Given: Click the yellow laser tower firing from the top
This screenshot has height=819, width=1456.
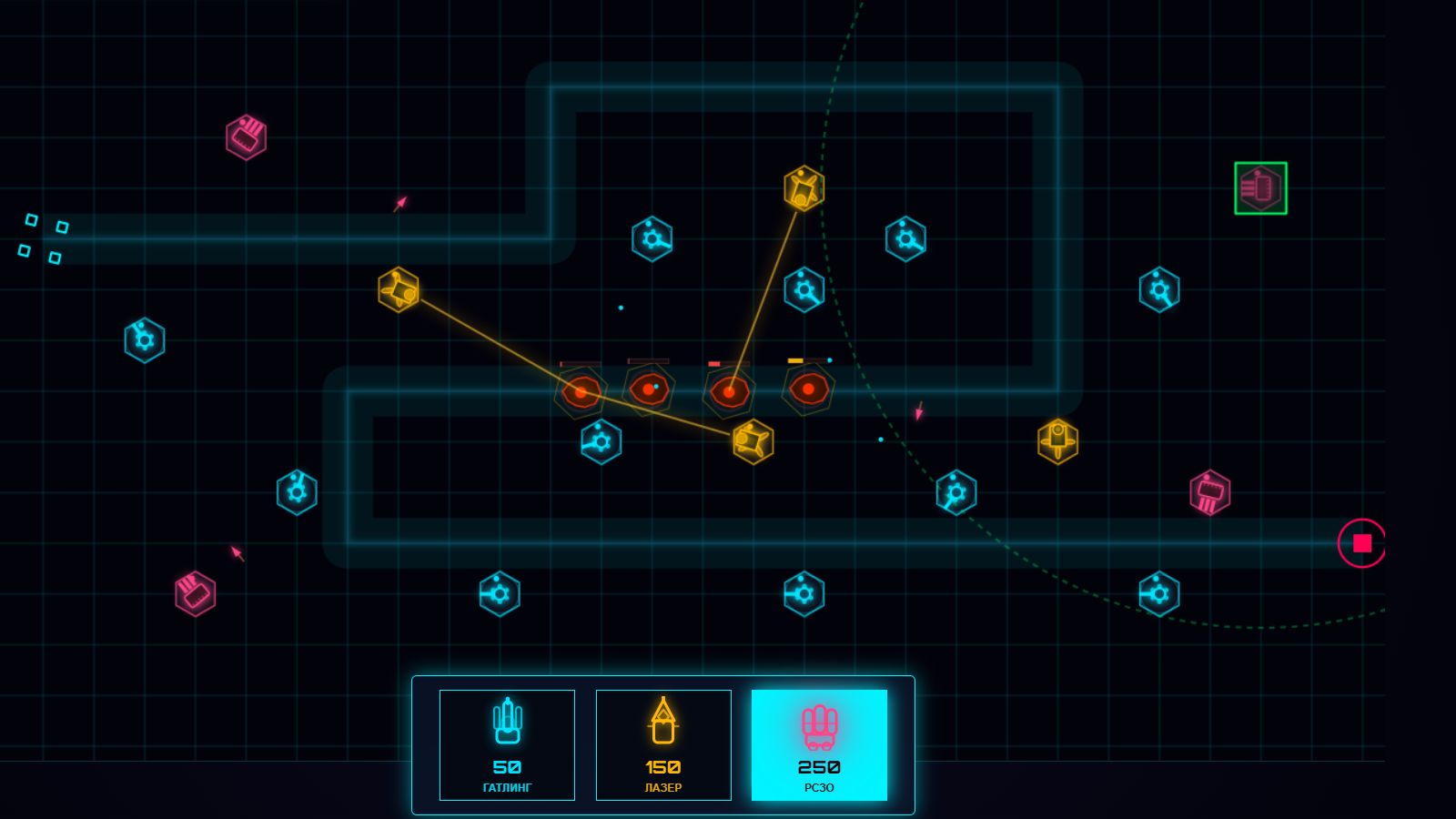Looking at the screenshot, I should point(803,187).
